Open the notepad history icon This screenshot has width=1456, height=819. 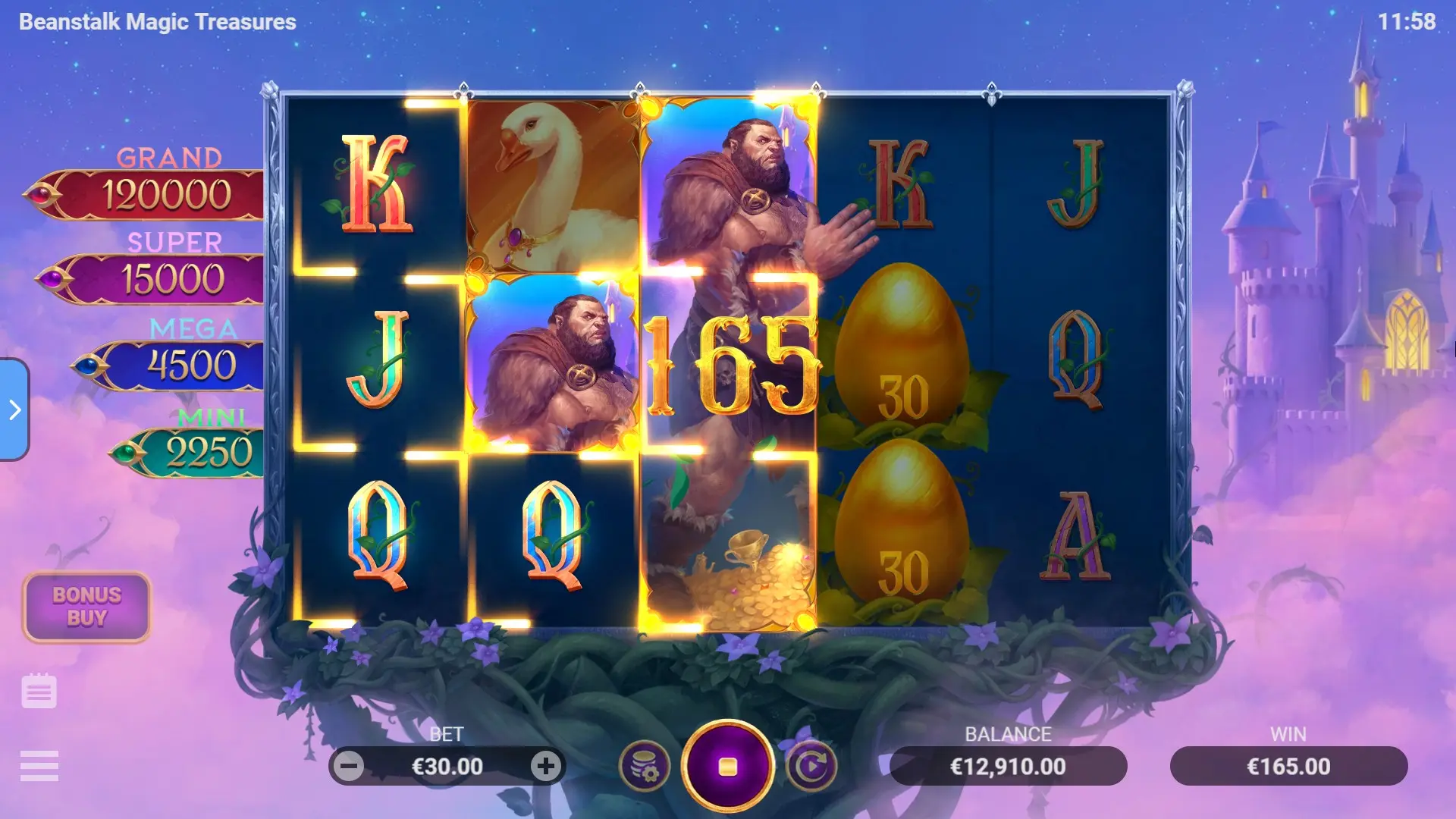pyautogui.click(x=39, y=691)
